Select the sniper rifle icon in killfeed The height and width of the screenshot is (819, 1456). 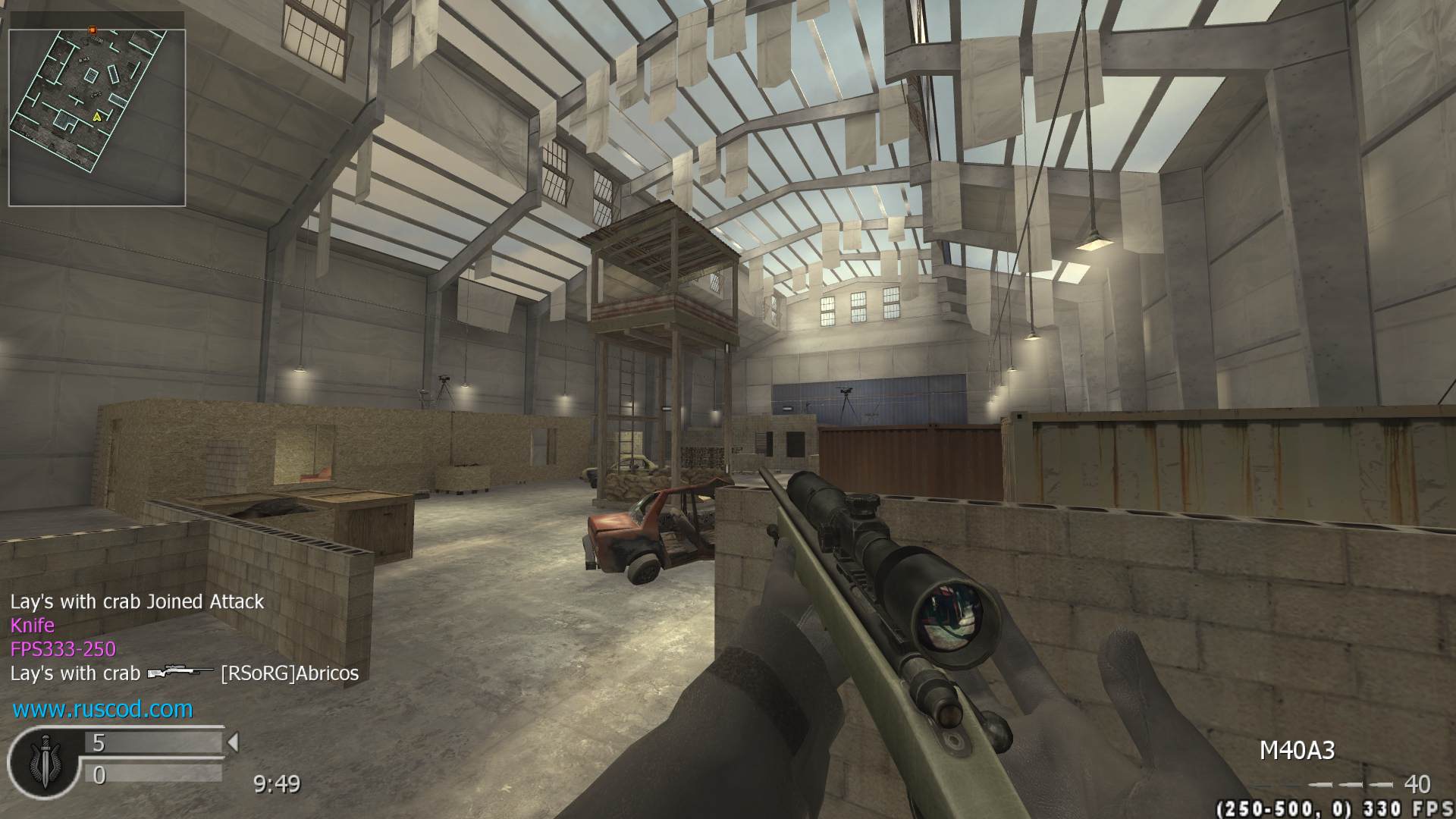180,673
